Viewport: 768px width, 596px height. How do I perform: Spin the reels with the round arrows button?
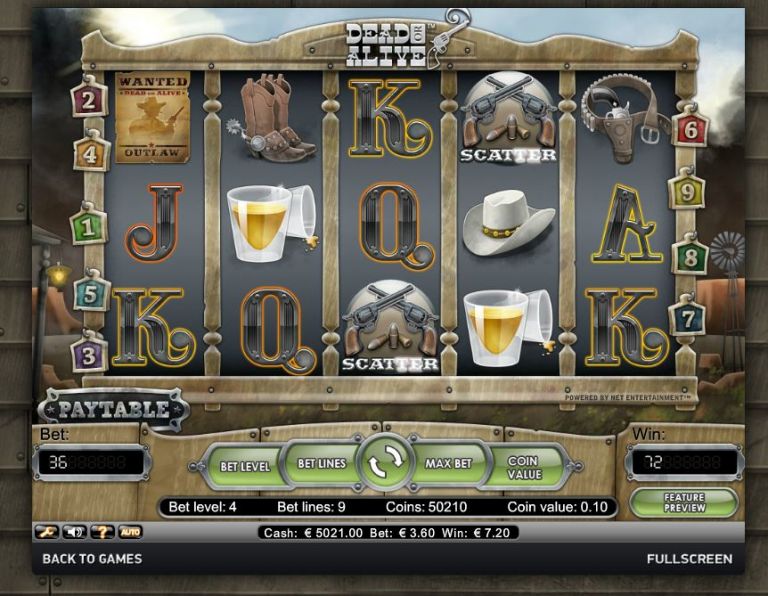[x=385, y=462]
